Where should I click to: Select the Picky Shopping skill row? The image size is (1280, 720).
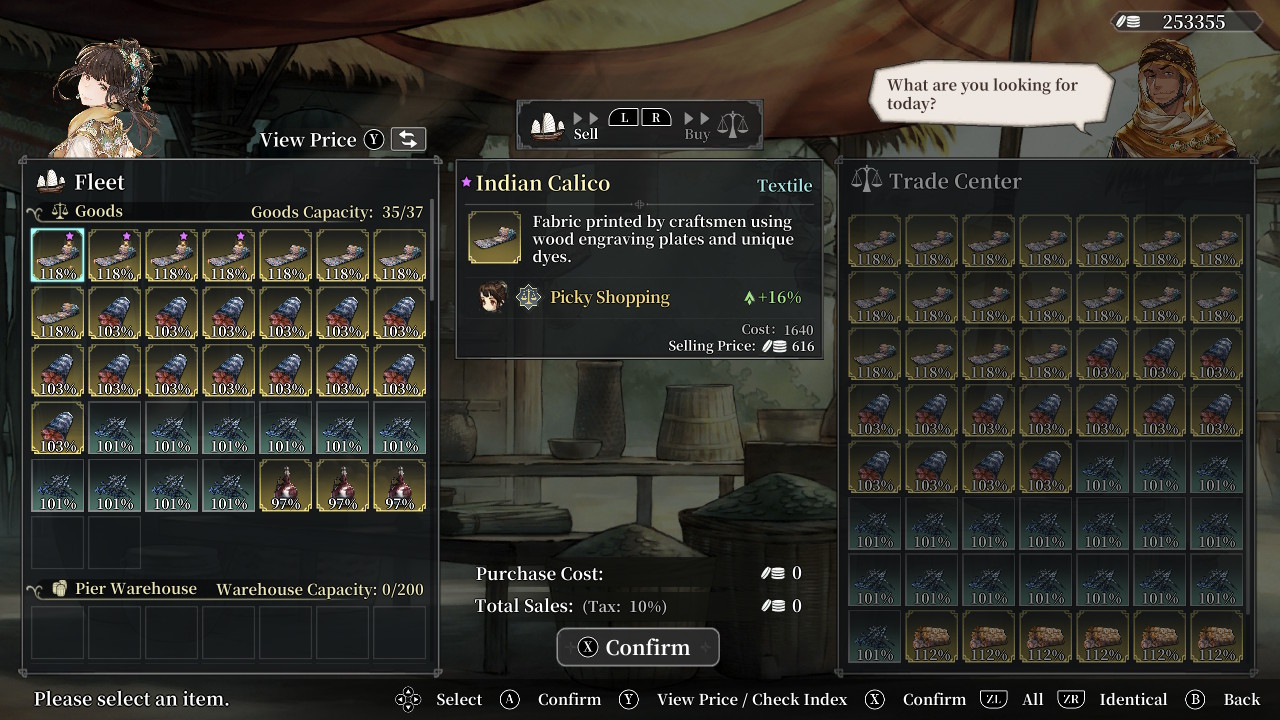640,297
